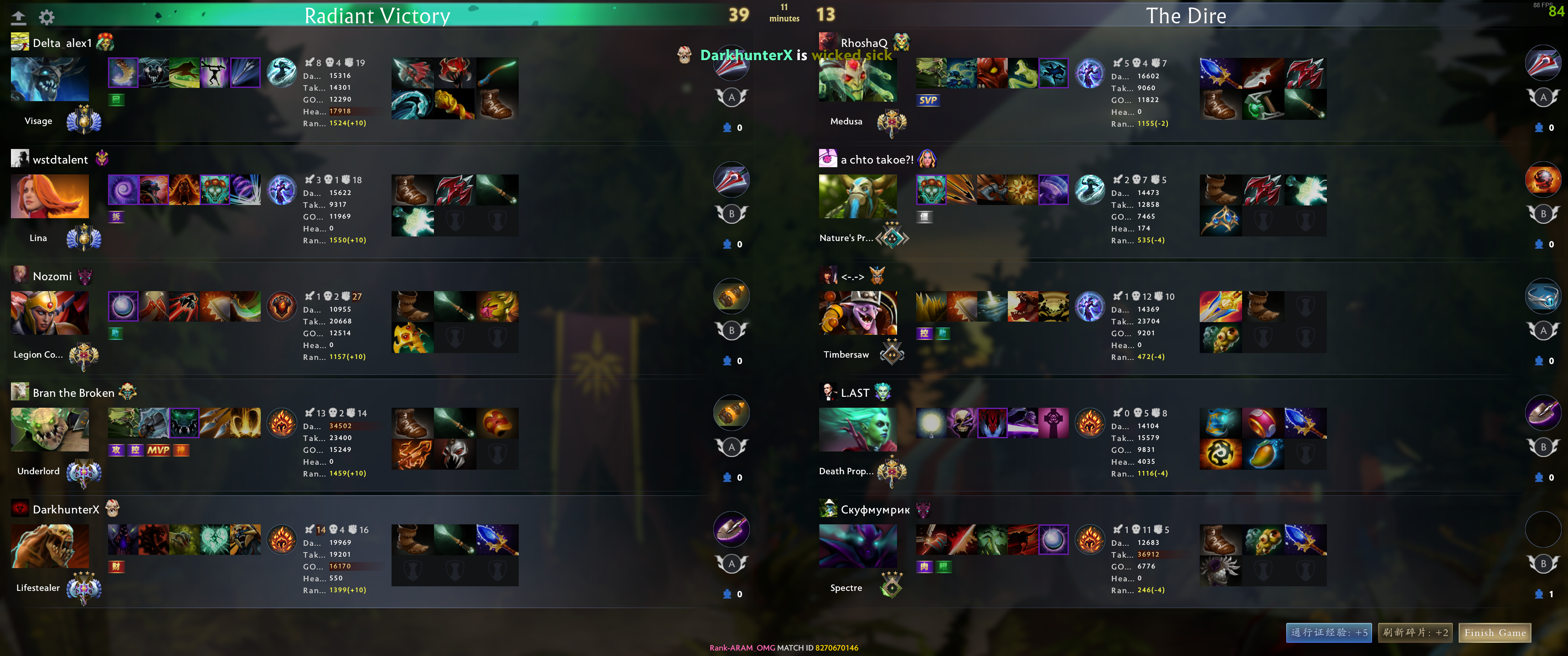The width and height of the screenshot is (1568, 656).
Task: Select the Underlord hero portrait
Action: tap(50, 429)
